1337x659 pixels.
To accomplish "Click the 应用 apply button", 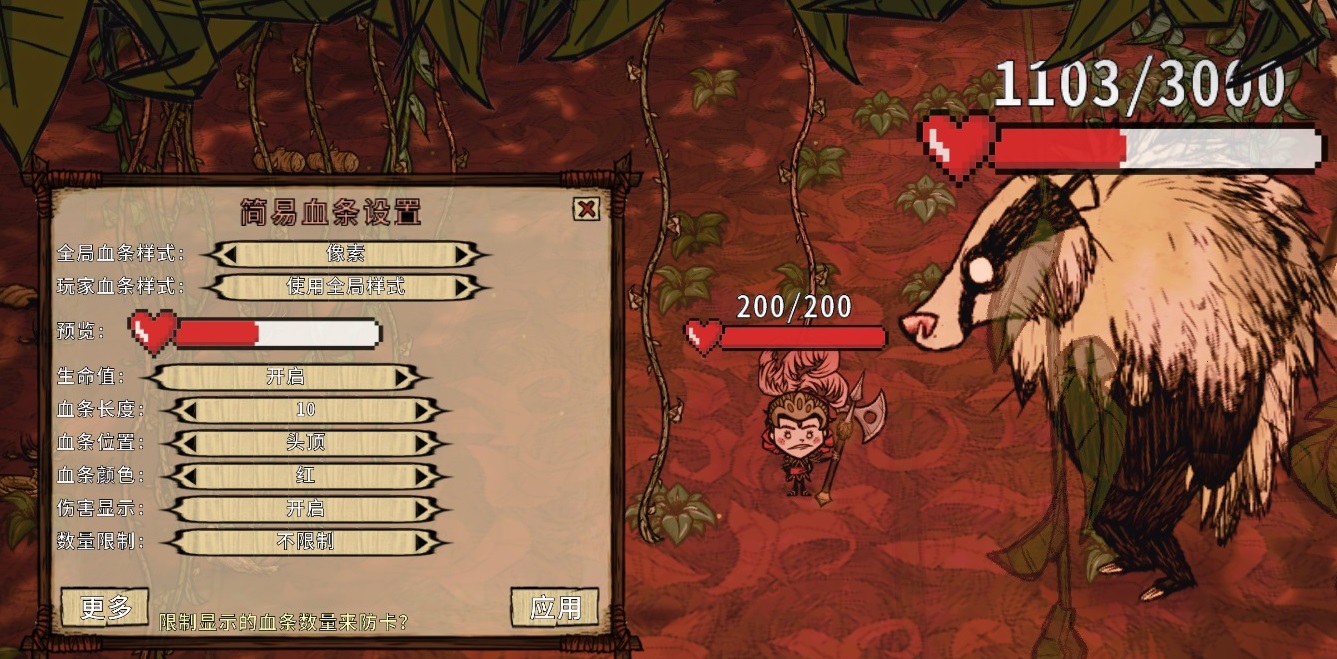I will click(555, 607).
